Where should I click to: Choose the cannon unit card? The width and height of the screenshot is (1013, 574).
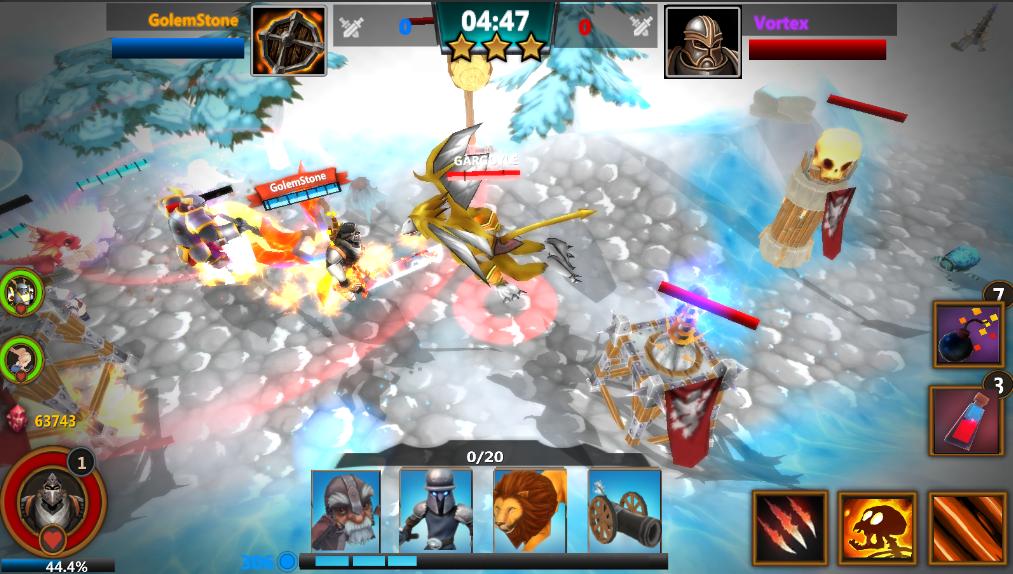coord(624,509)
